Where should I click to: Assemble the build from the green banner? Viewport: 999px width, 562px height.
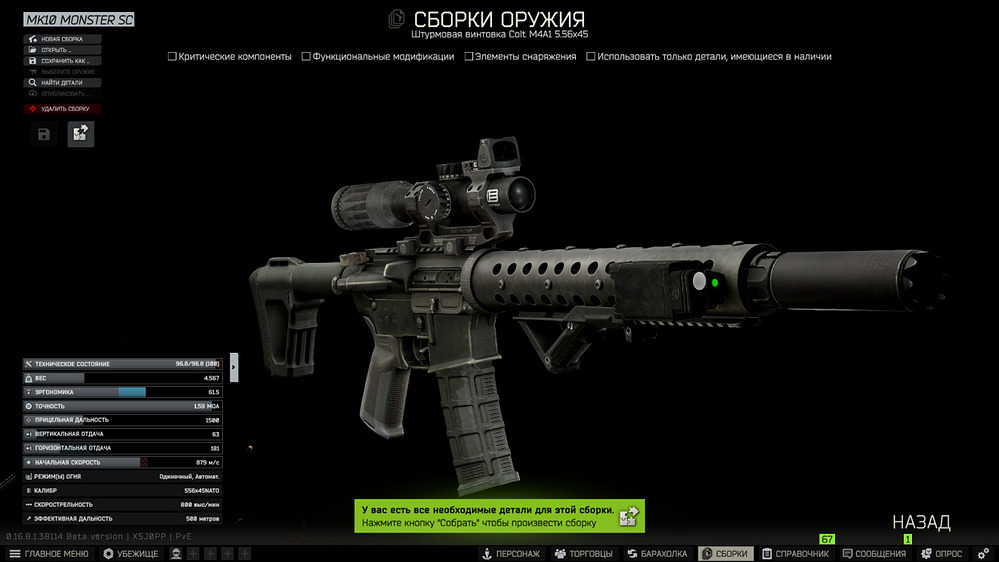(x=629, y=516)
